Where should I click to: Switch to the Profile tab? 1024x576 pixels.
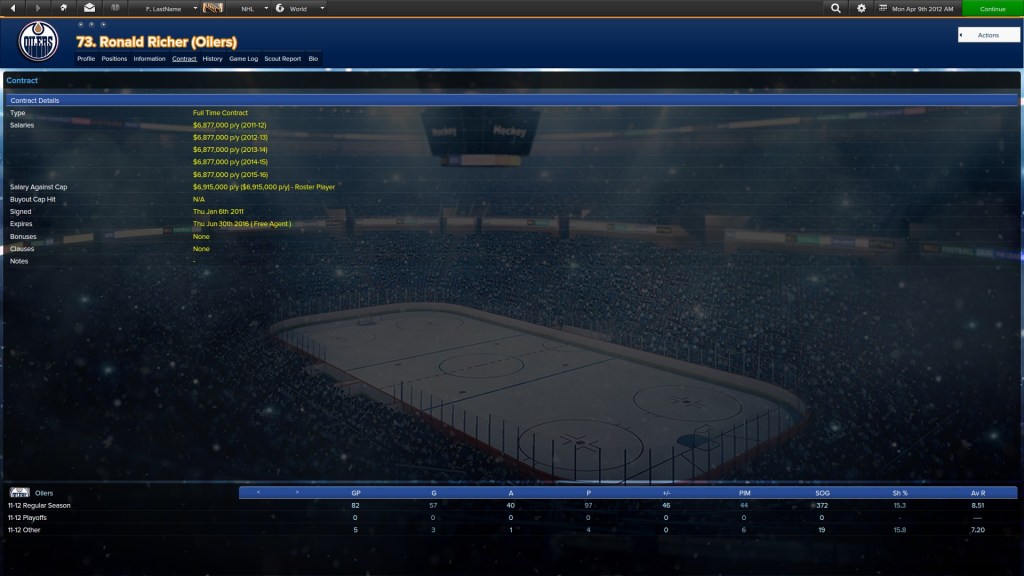(86, 59)
